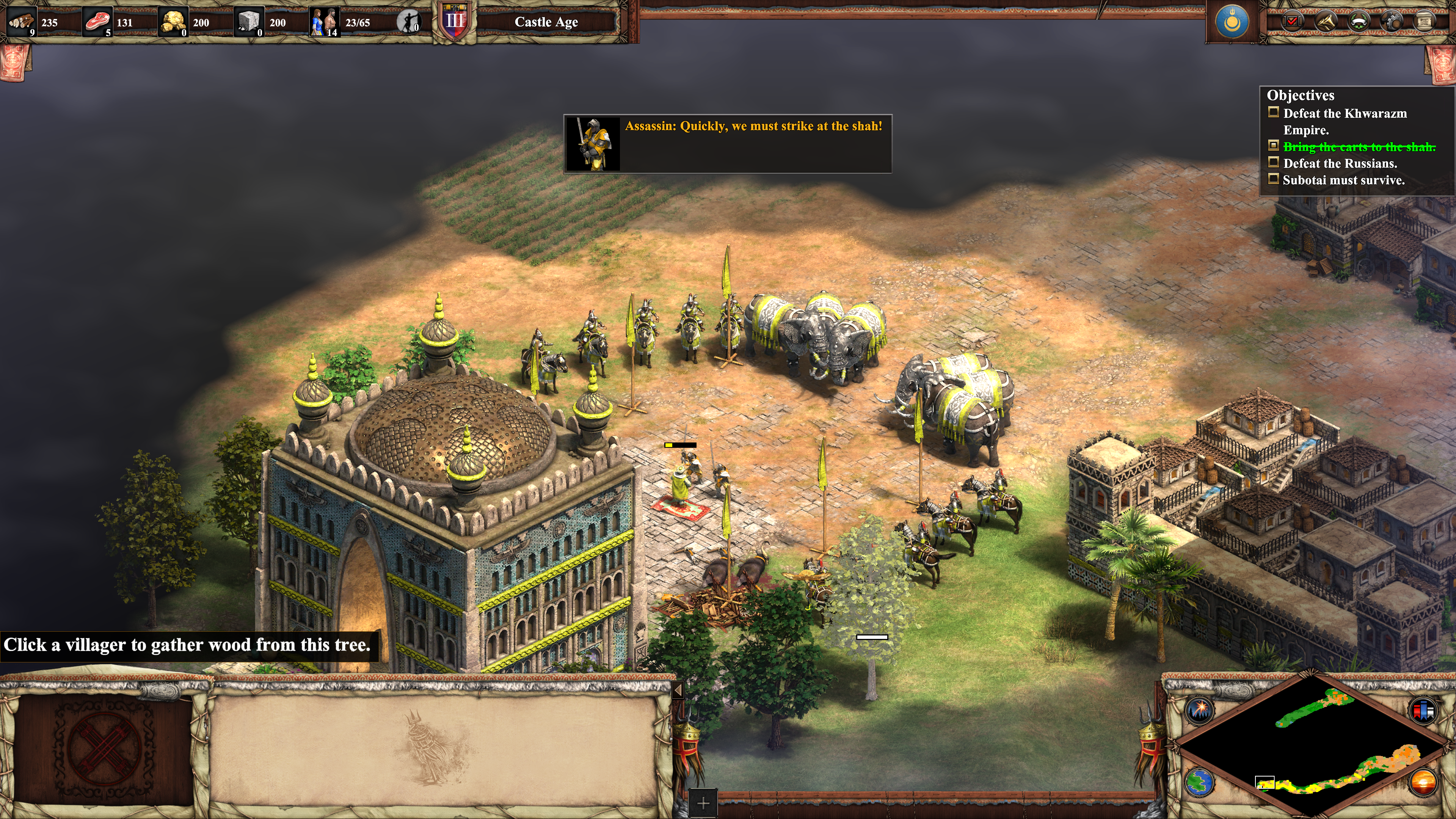This screenshot has width=1456, height=819.
Task: Open the gear settings menu
Action: coord(1392,22)
